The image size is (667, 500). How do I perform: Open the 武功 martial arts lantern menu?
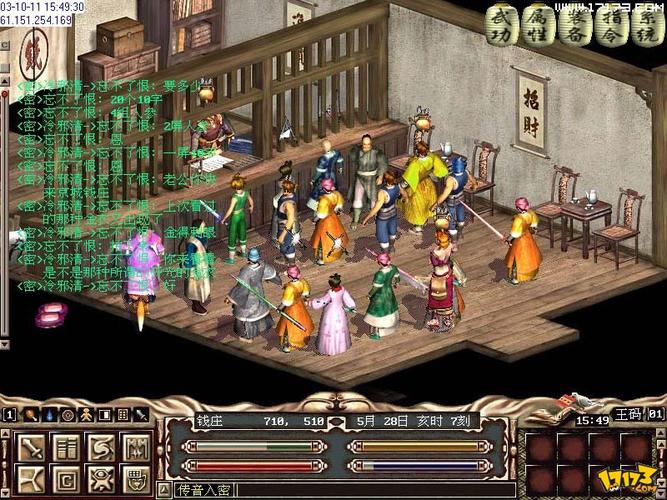502,24
